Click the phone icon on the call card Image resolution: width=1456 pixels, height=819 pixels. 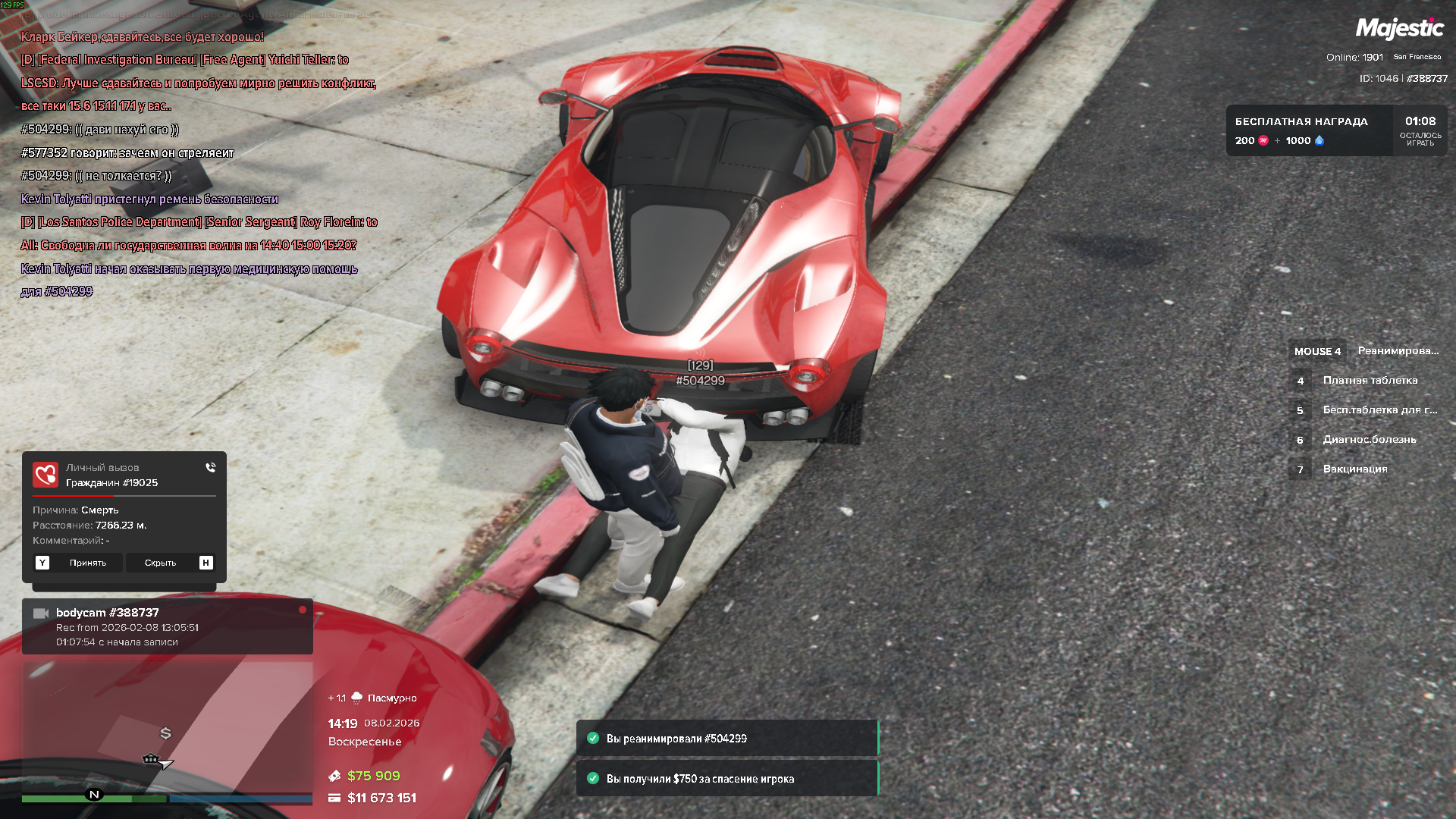tap(211, 468)
